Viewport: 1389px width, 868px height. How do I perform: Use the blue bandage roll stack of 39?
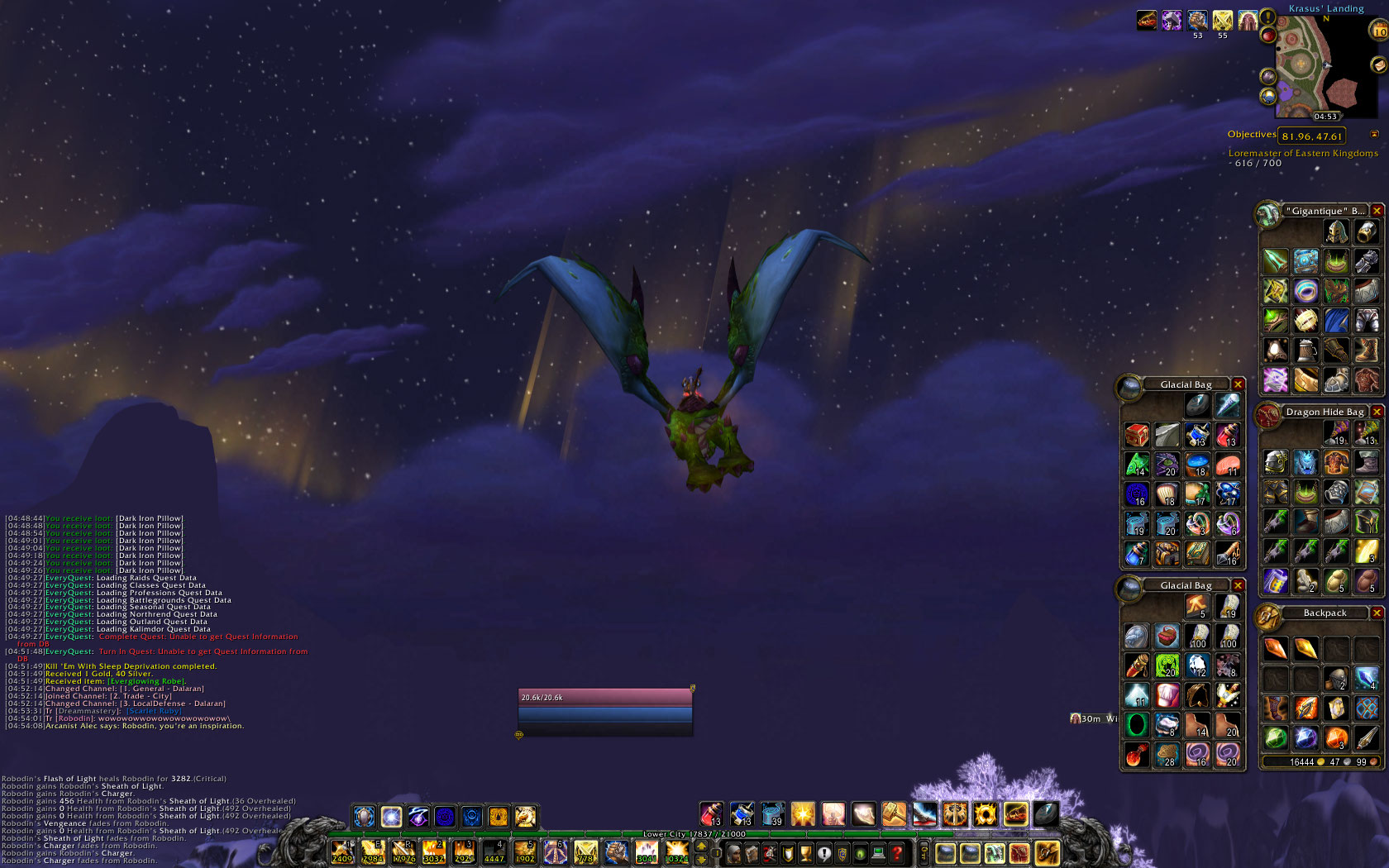[x=772, y=815]
